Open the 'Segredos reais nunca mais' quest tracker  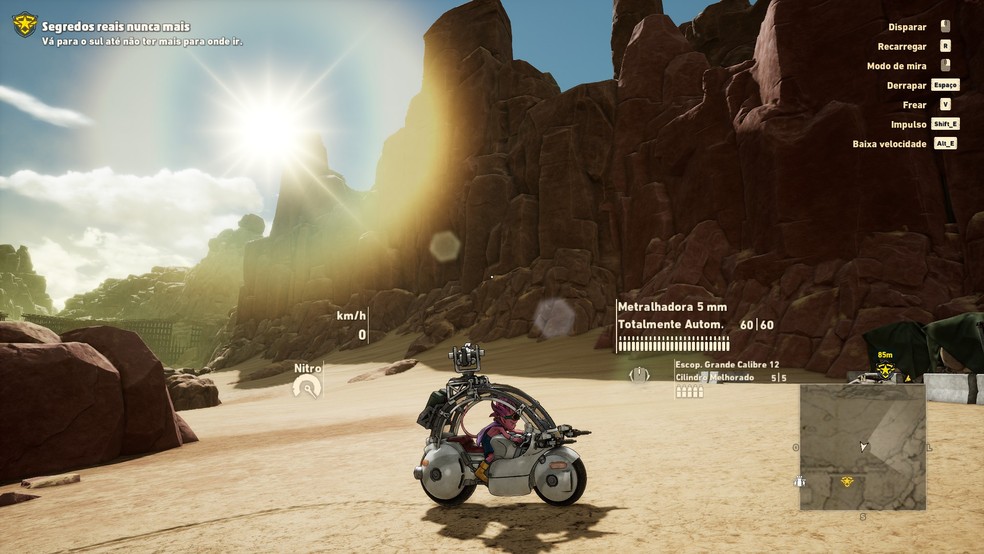pyautogui.click(x=116, y=27)
